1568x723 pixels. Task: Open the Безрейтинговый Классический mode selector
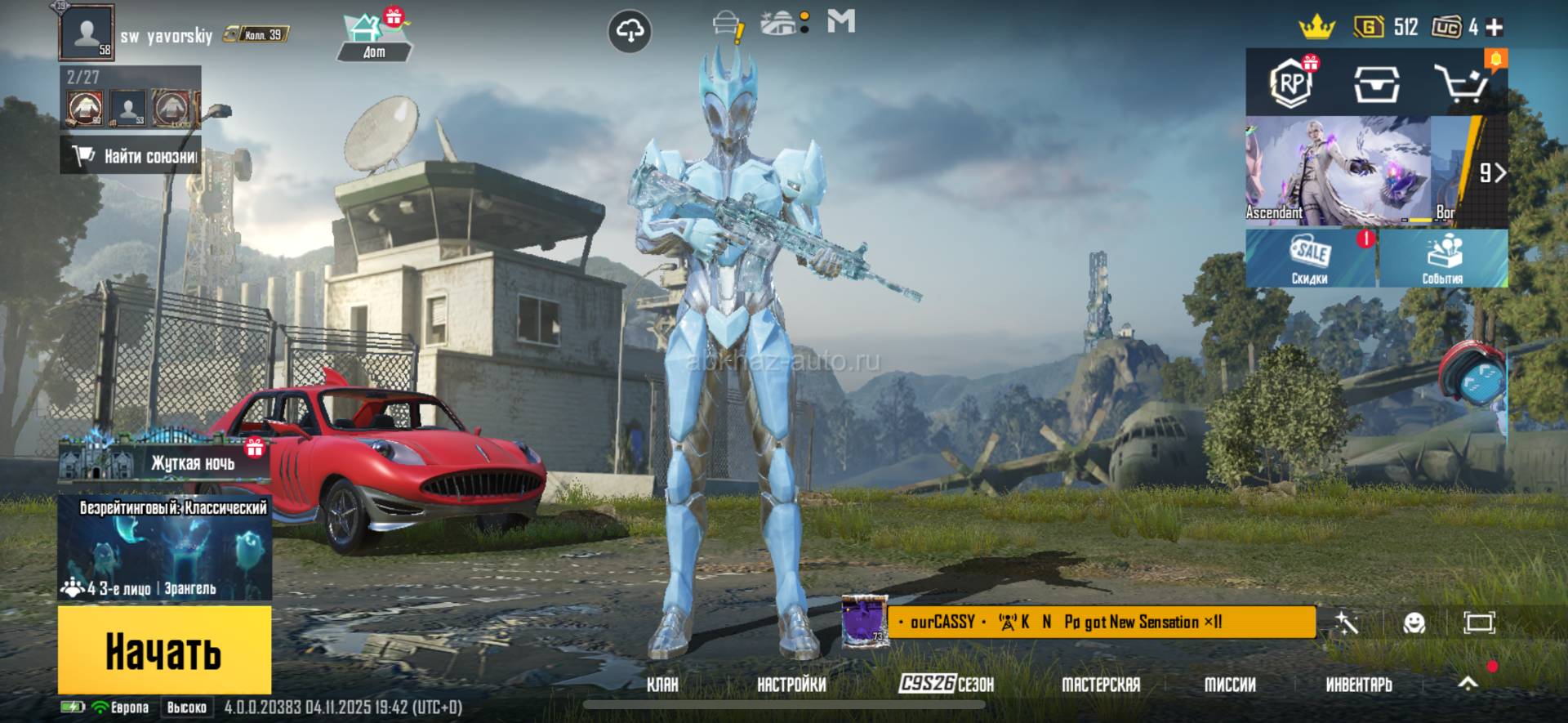[x=164, y=547]
